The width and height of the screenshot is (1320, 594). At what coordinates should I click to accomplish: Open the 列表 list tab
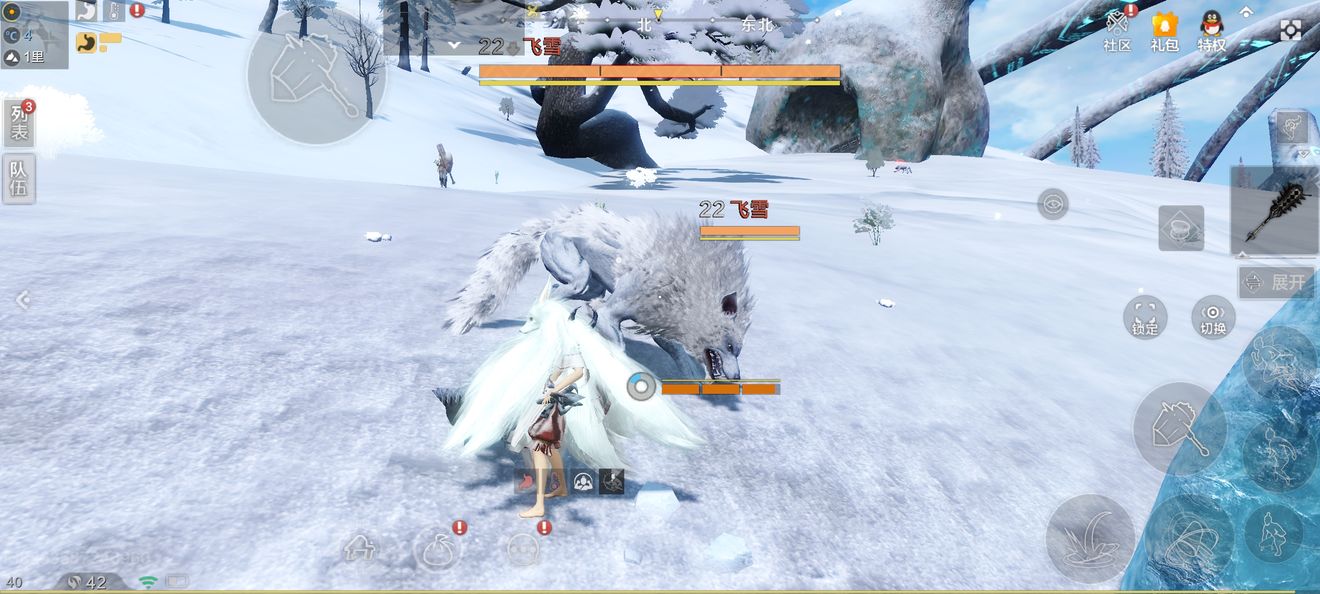tap(19, 124)
